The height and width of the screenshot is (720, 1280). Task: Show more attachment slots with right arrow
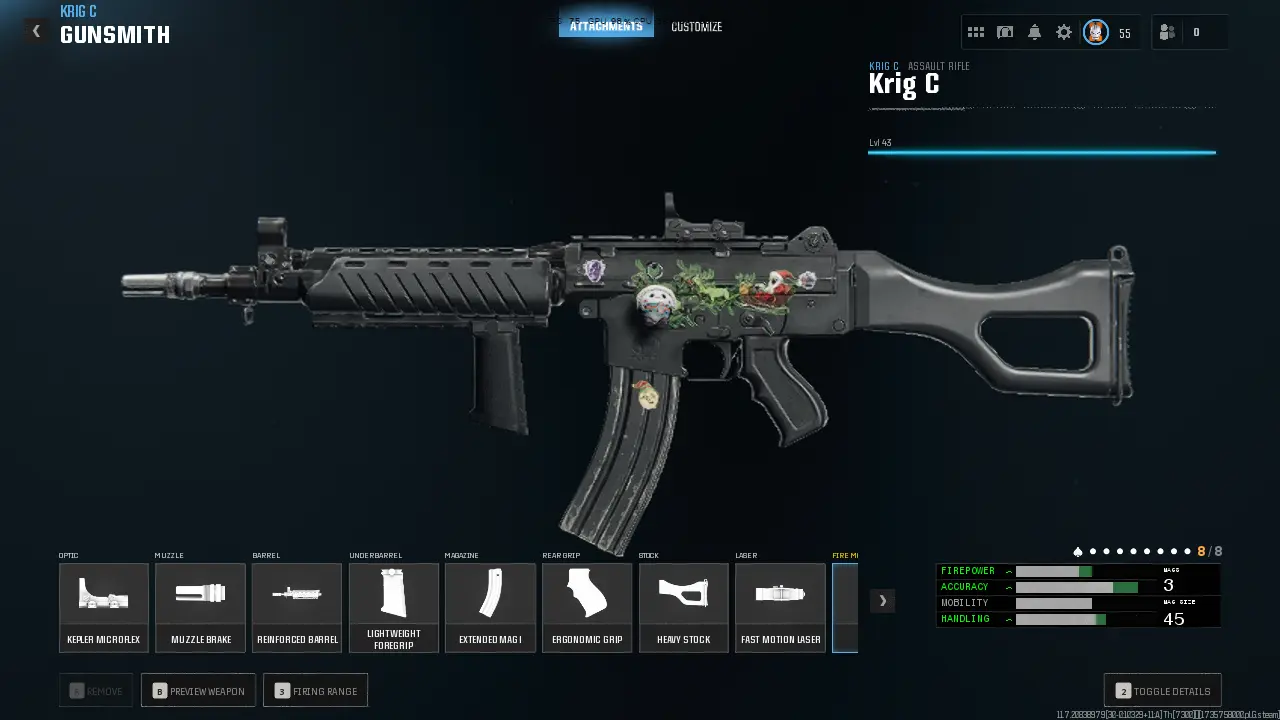(x=882, y=600)
